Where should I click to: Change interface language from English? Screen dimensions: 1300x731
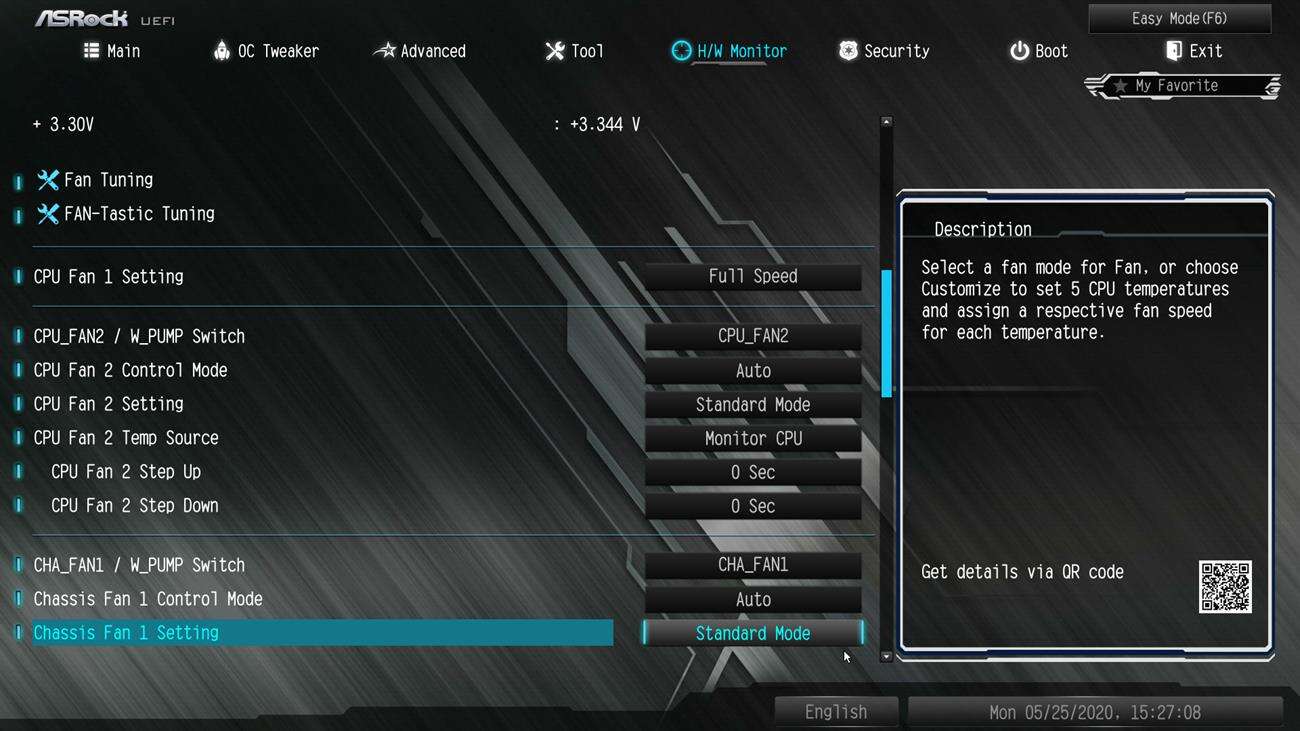(836, 711)
